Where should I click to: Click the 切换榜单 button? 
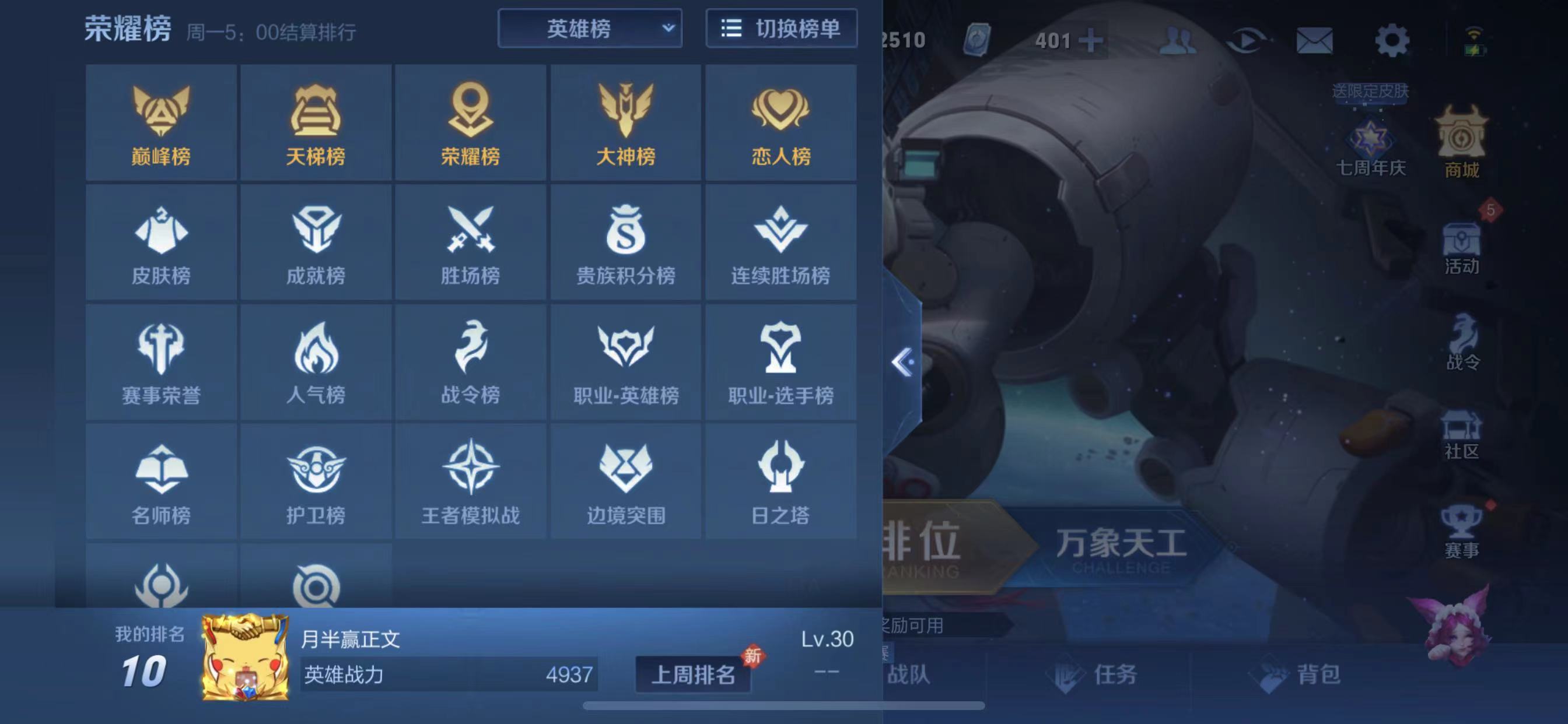781,29
